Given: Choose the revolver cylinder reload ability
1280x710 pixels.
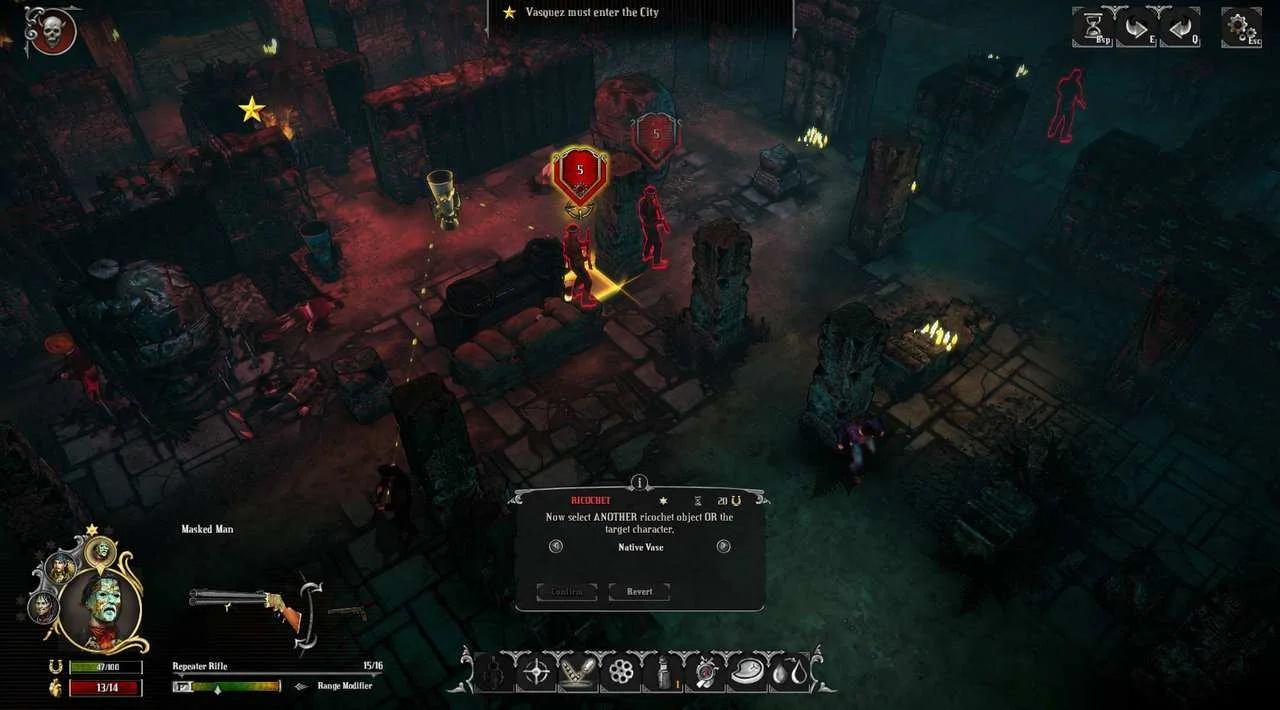Looking at the screenshot, I should click(x=621, y=672).
